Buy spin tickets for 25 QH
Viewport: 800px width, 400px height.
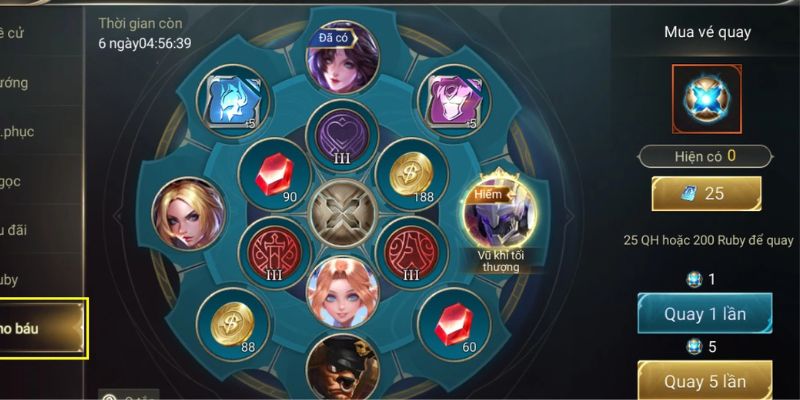point(706,194)
